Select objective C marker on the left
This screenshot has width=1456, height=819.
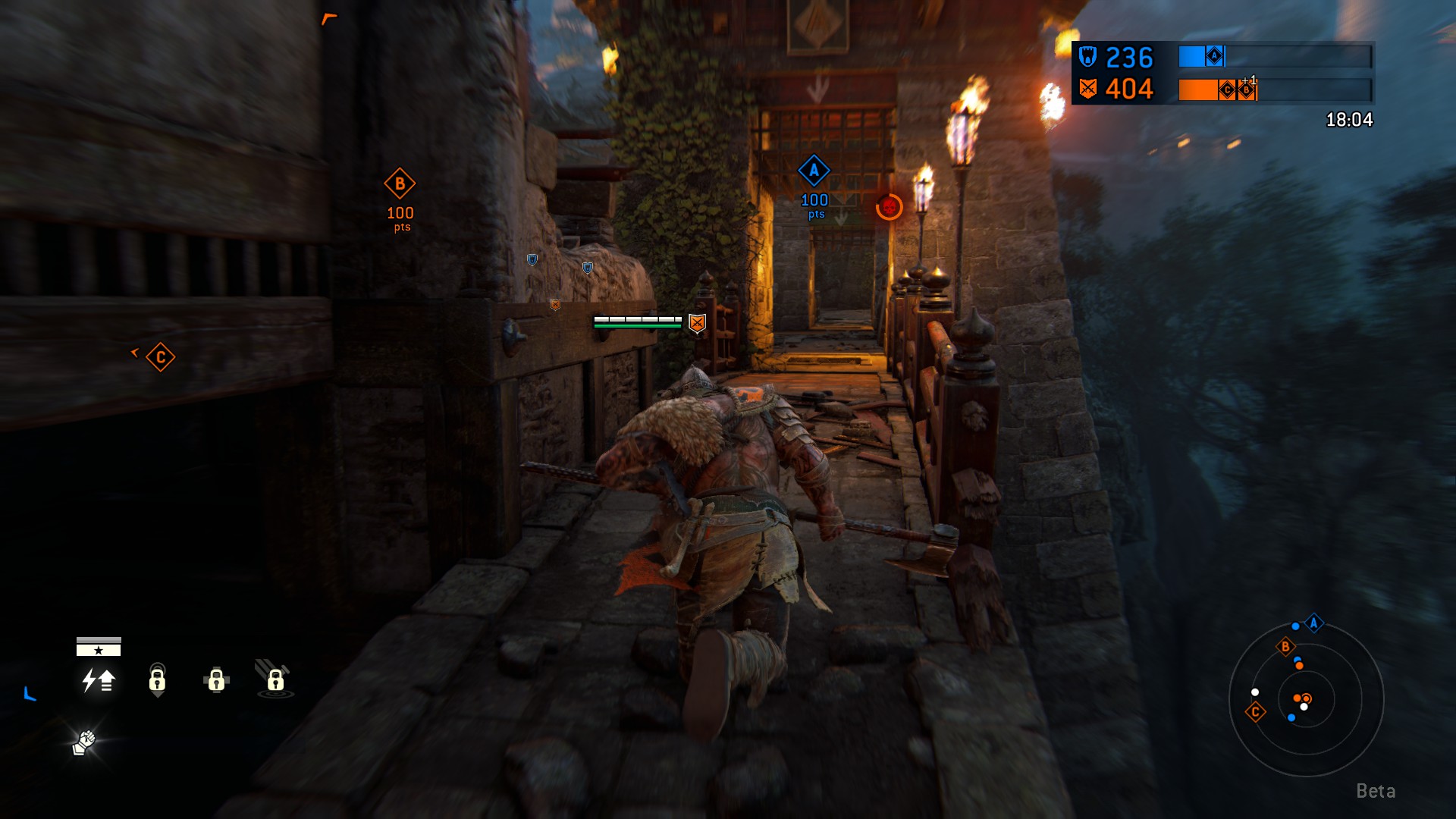click(x=159, y=356)
